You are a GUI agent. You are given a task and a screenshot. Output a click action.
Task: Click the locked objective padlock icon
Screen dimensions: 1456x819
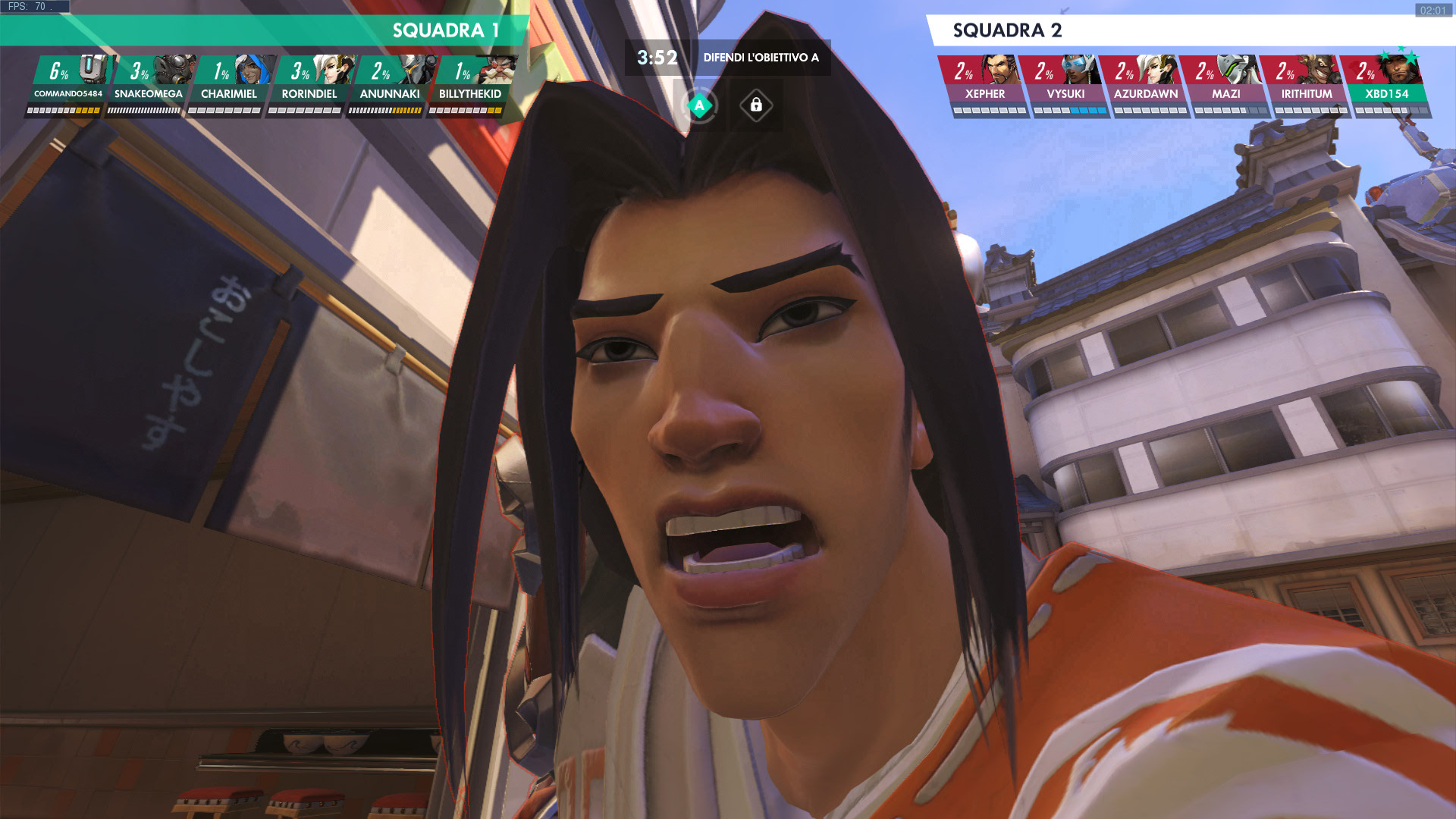(x=756, y=105)
